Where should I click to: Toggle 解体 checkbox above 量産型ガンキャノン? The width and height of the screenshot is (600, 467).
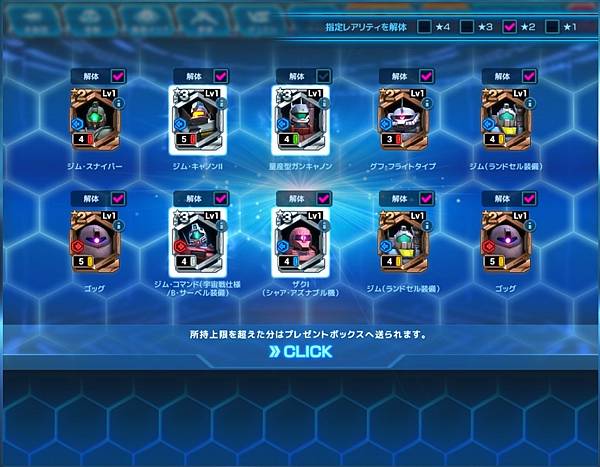(x=323, y=76)
